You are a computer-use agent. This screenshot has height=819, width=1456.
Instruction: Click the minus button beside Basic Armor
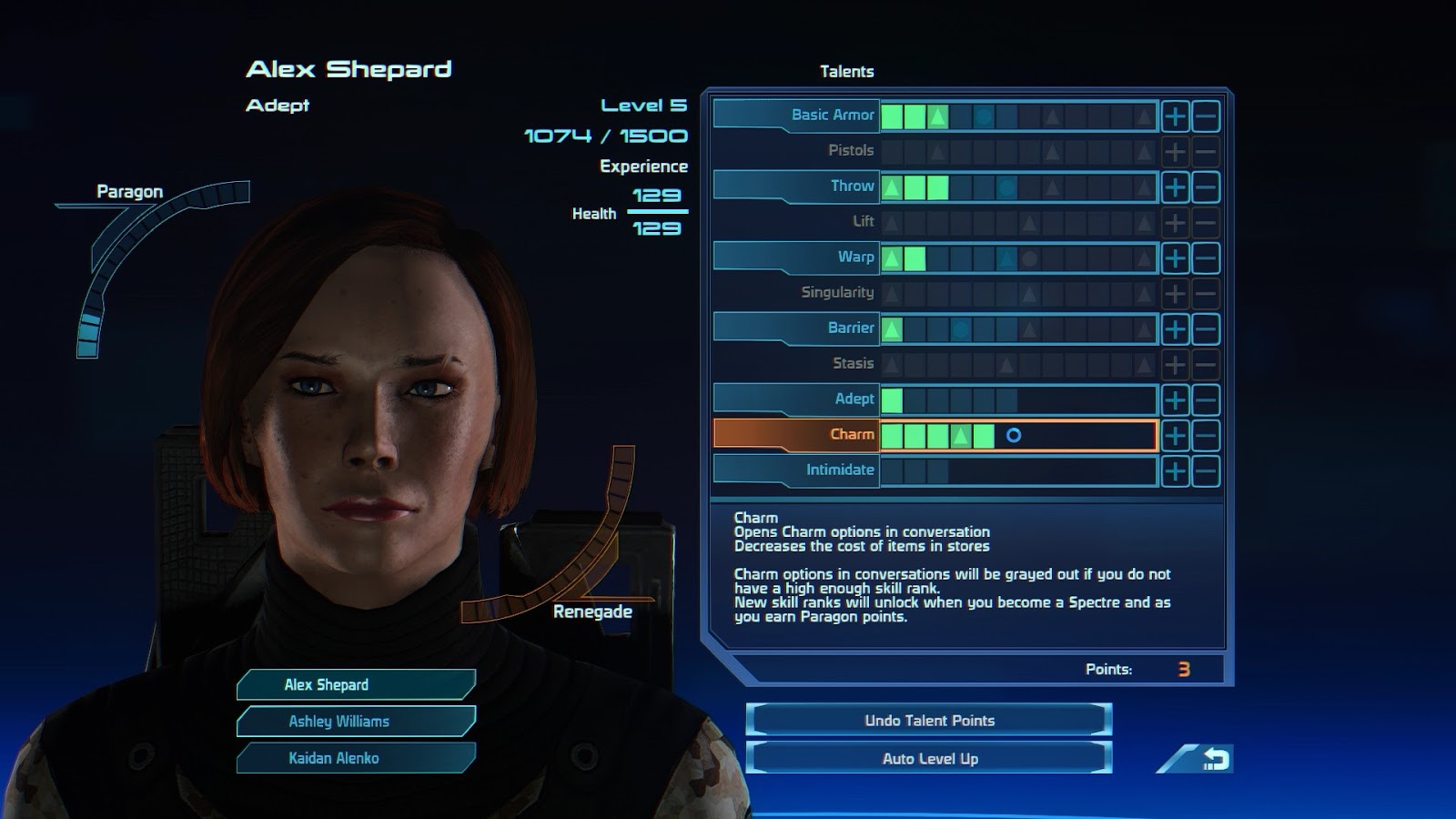click(x=1205, y=116)
